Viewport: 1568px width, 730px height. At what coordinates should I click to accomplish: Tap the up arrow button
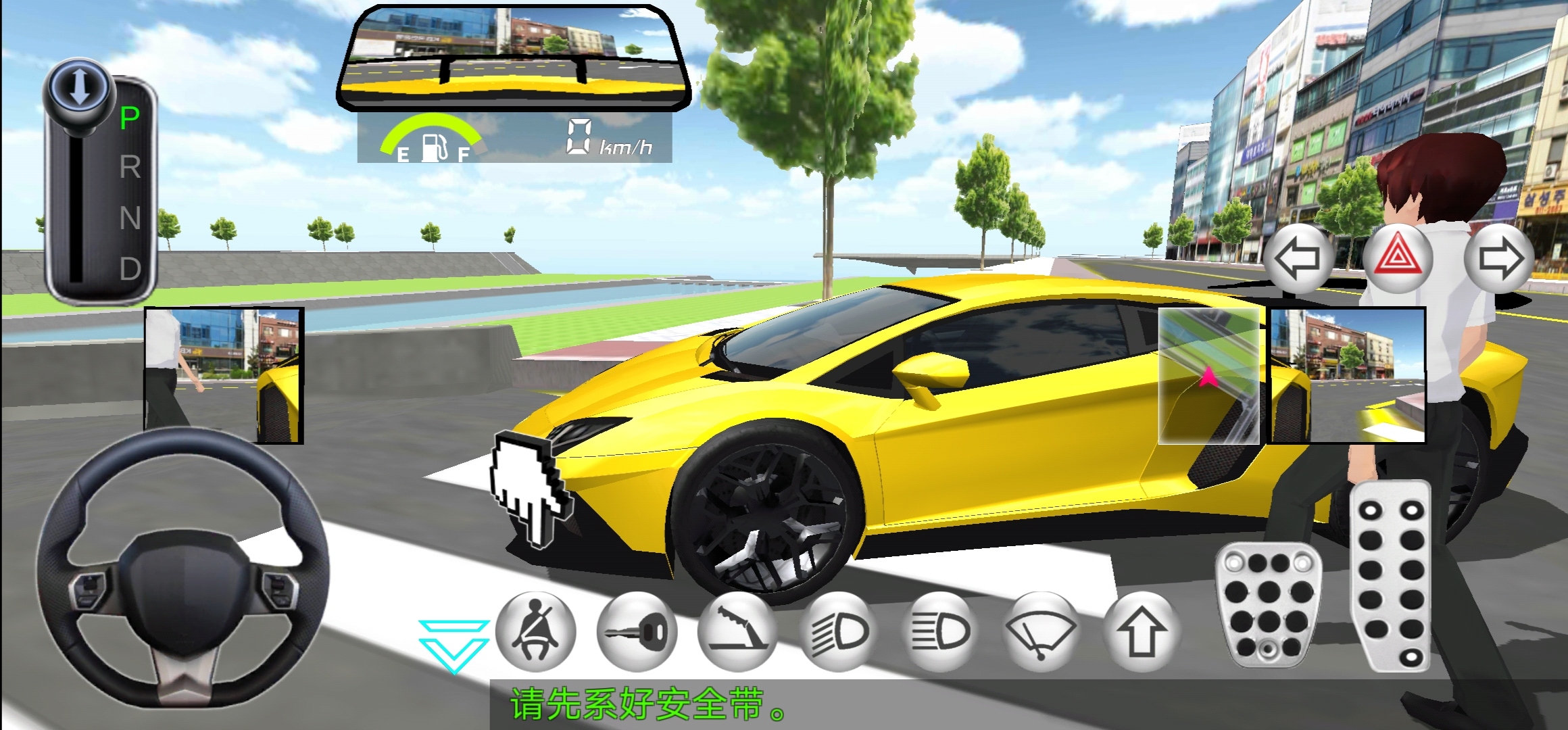point(1142,633)
